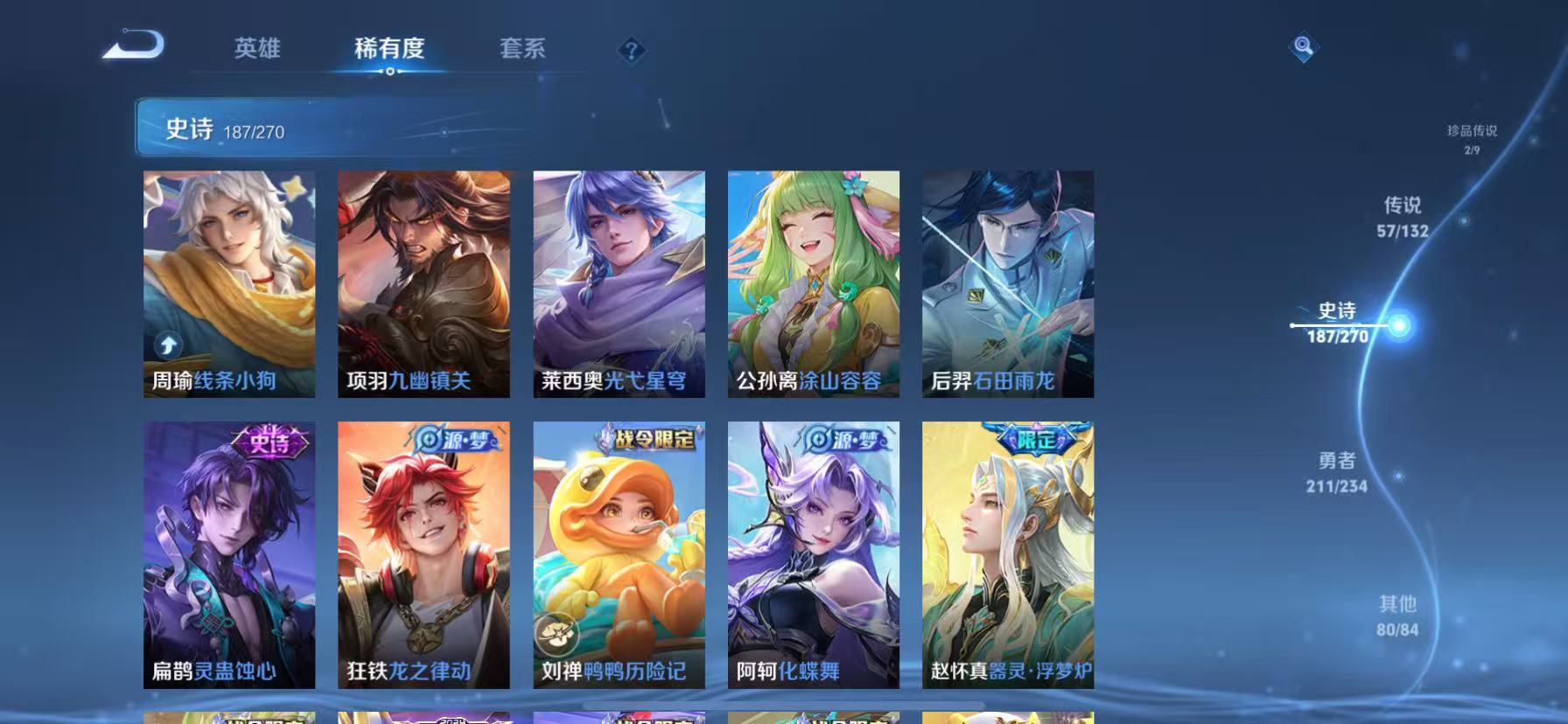Open the 后羿石田雨龙 skin thumbnail
Image resolution: width=1568 pixels, height=724 pixels.
point(1007,284)
